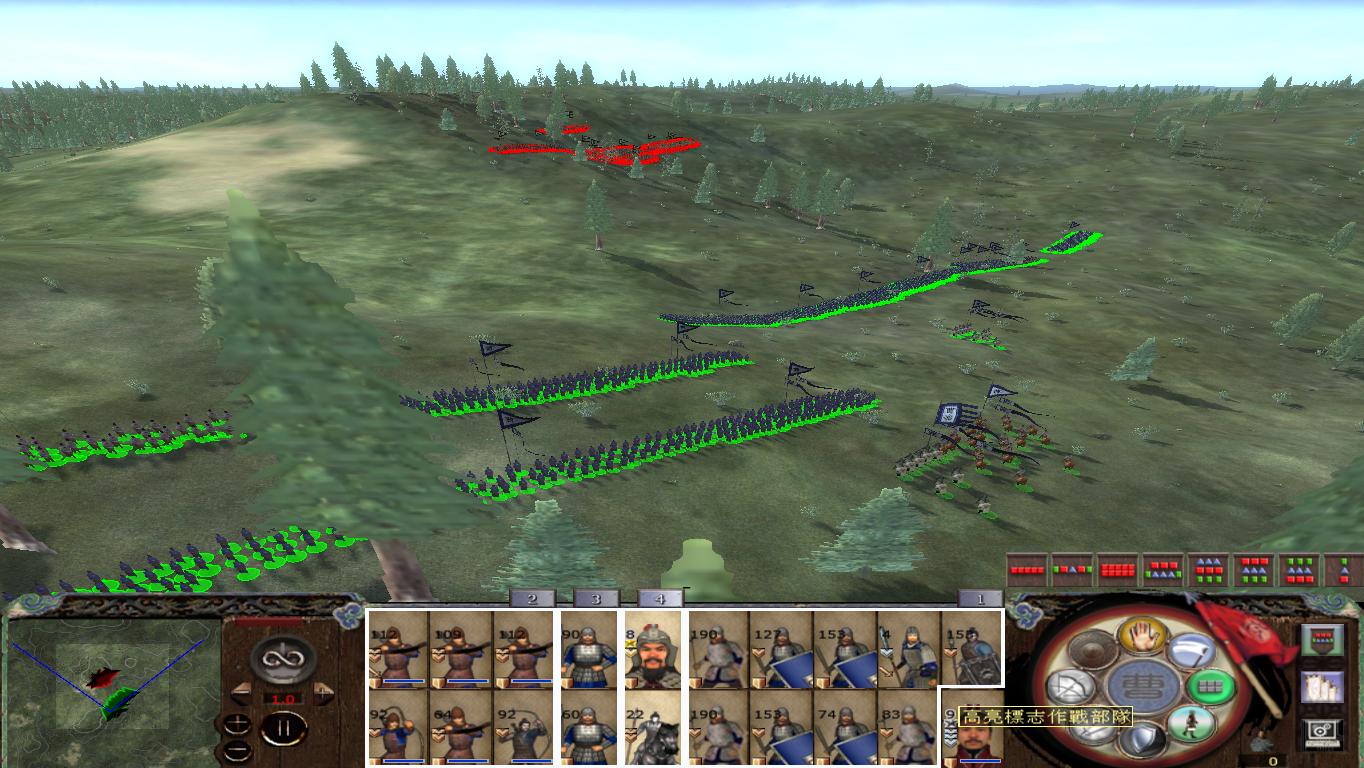Order troops to halt with the hand icon

[1142, 638]
